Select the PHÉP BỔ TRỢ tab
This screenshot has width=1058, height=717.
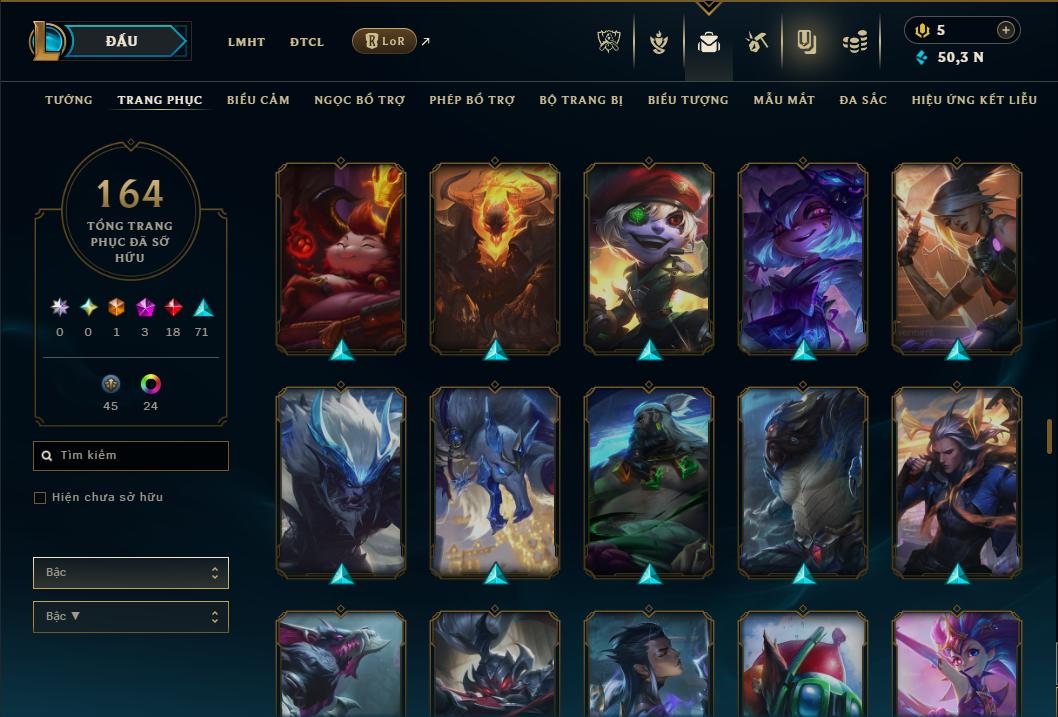[x=472, y=100]
